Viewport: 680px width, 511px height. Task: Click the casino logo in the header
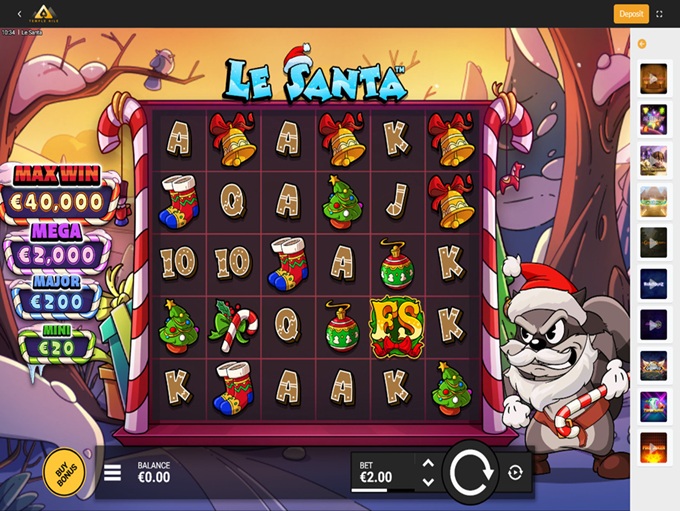45,13
